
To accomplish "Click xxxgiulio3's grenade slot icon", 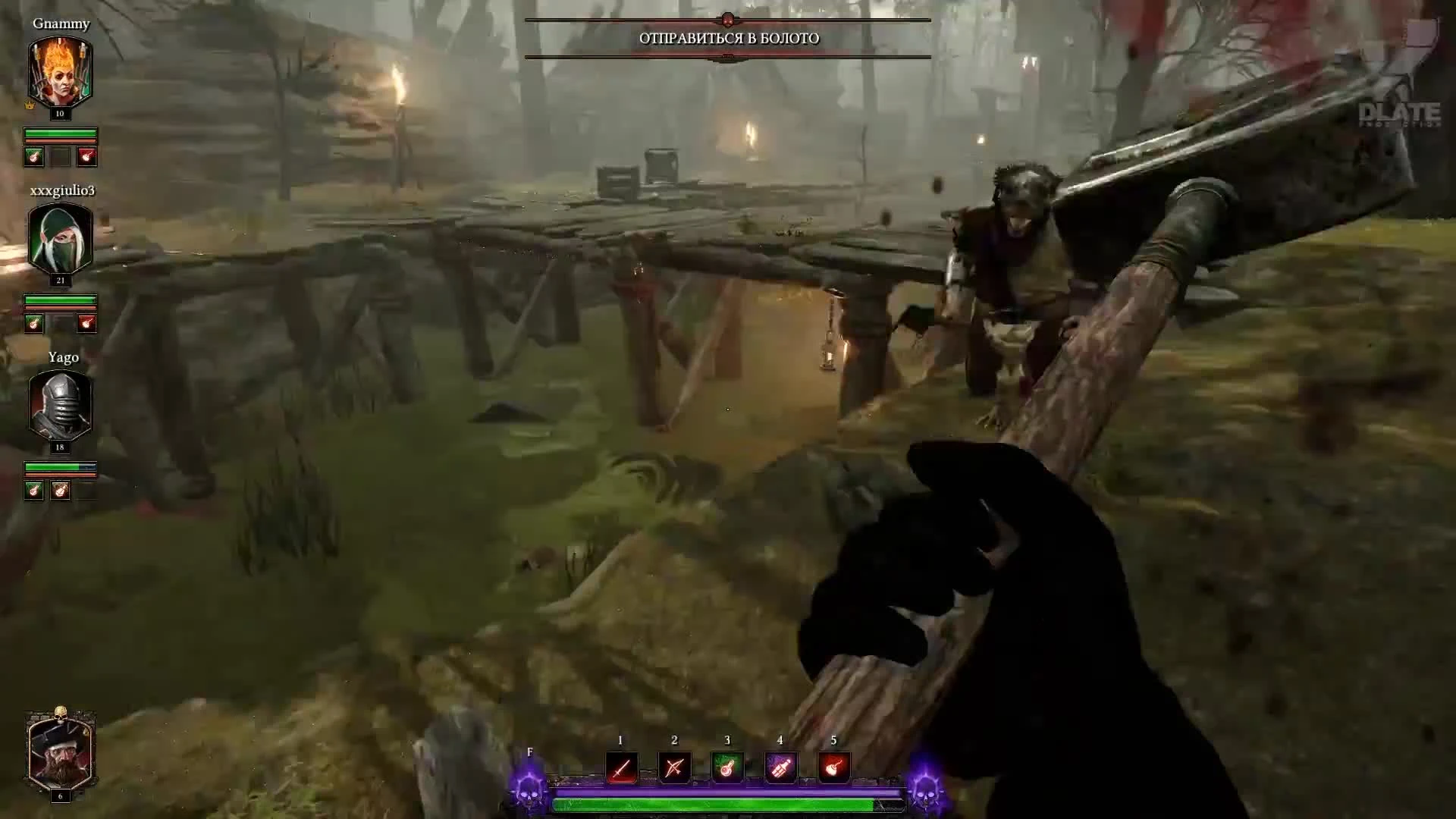I will [x=86, y=322].
